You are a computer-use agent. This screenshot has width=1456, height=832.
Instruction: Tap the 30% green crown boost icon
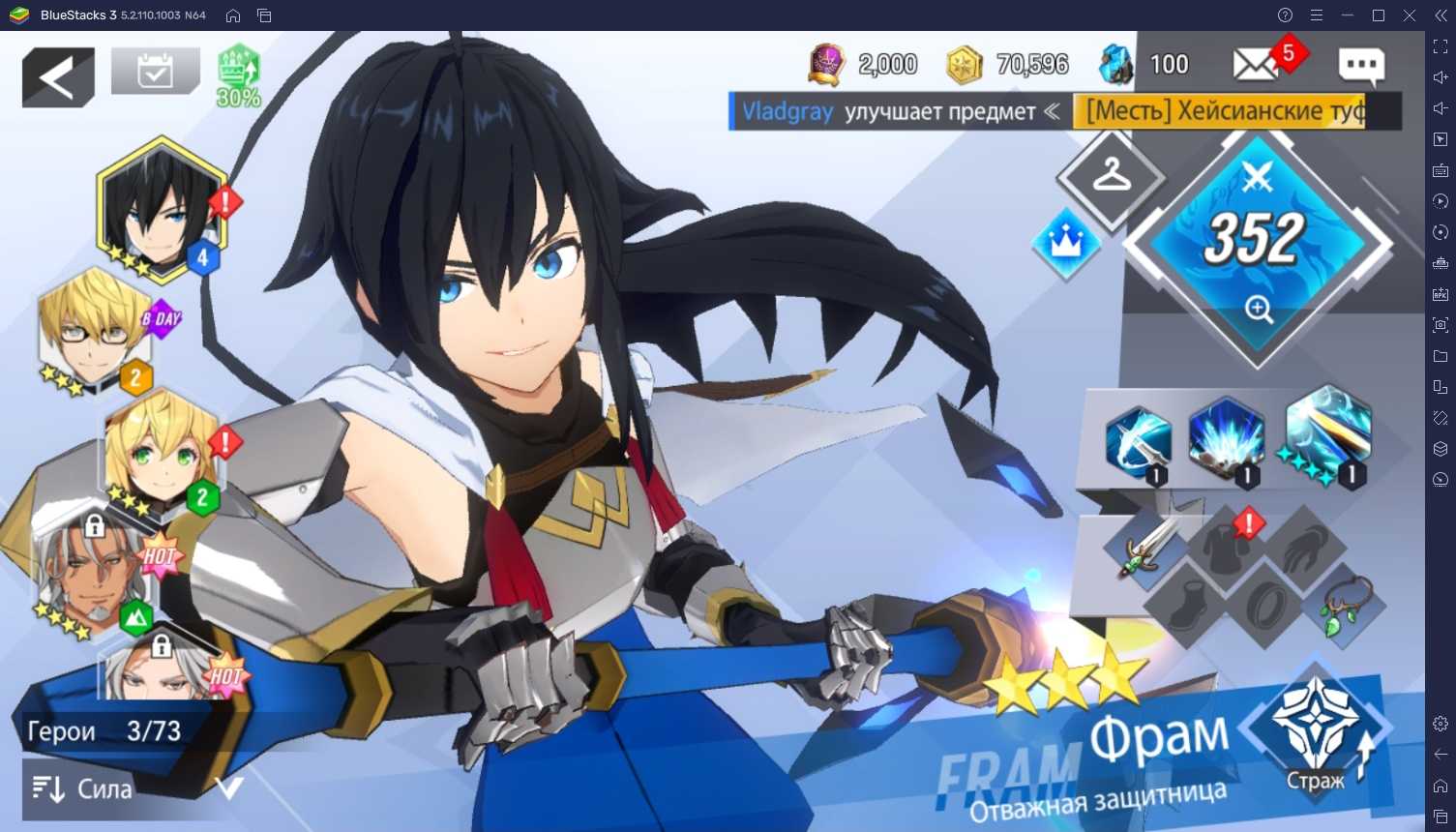(x=238, y=74)
